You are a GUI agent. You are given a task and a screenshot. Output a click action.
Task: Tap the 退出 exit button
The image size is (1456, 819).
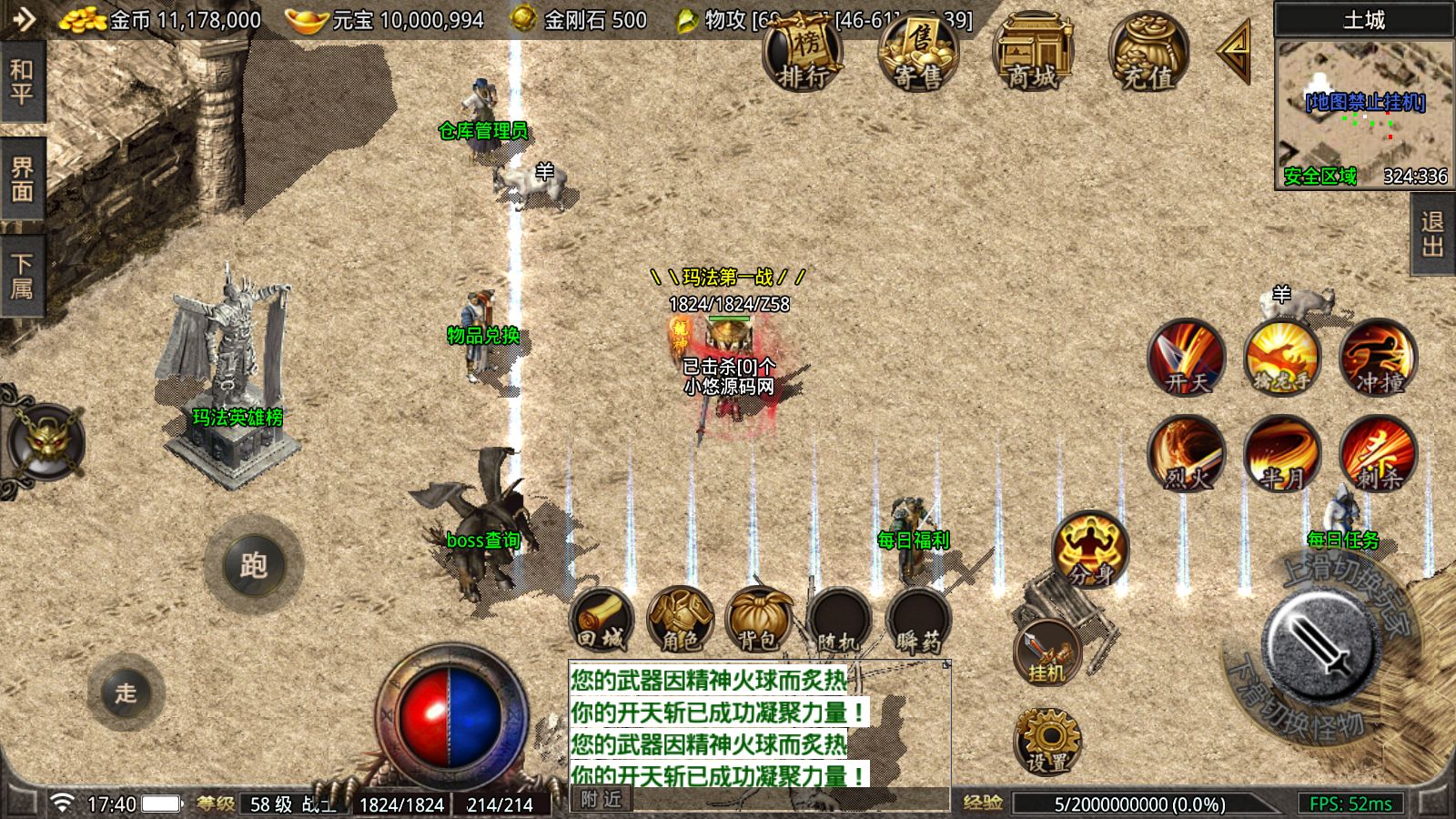(1432, 235)
